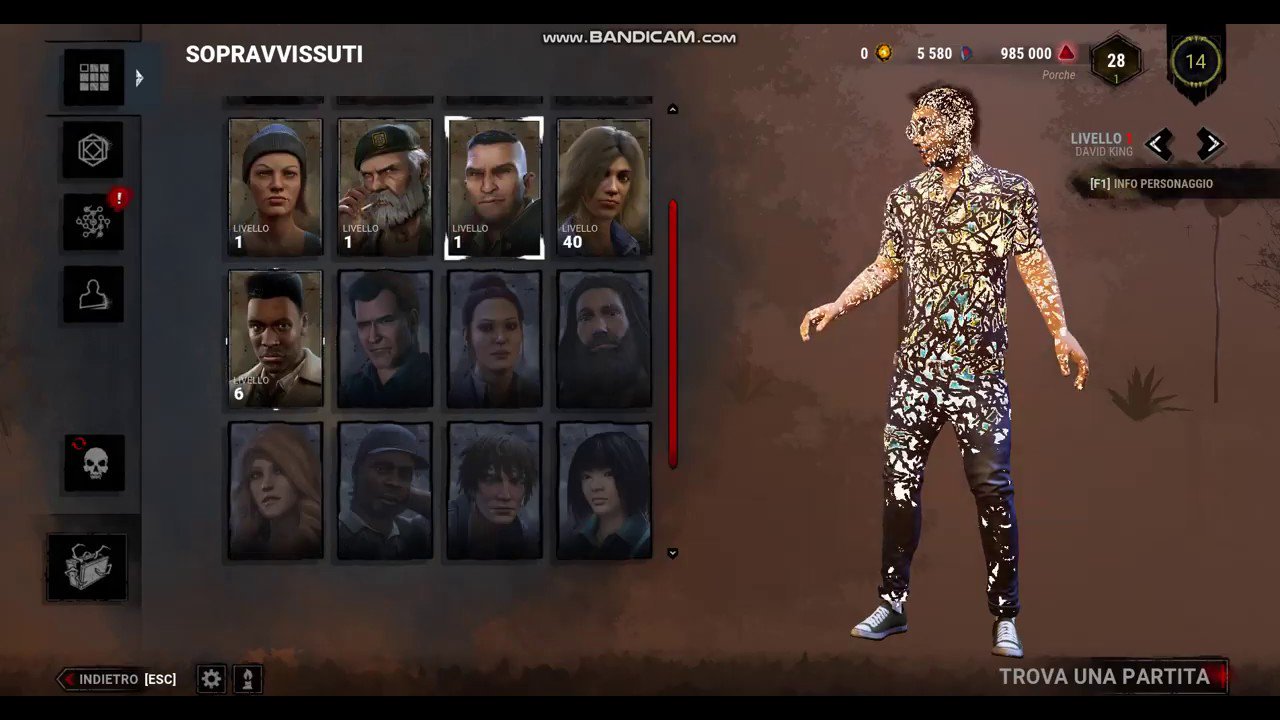Click INDIETRO to go back
This screenshot has height=720, width=1280.
(110, 679)
